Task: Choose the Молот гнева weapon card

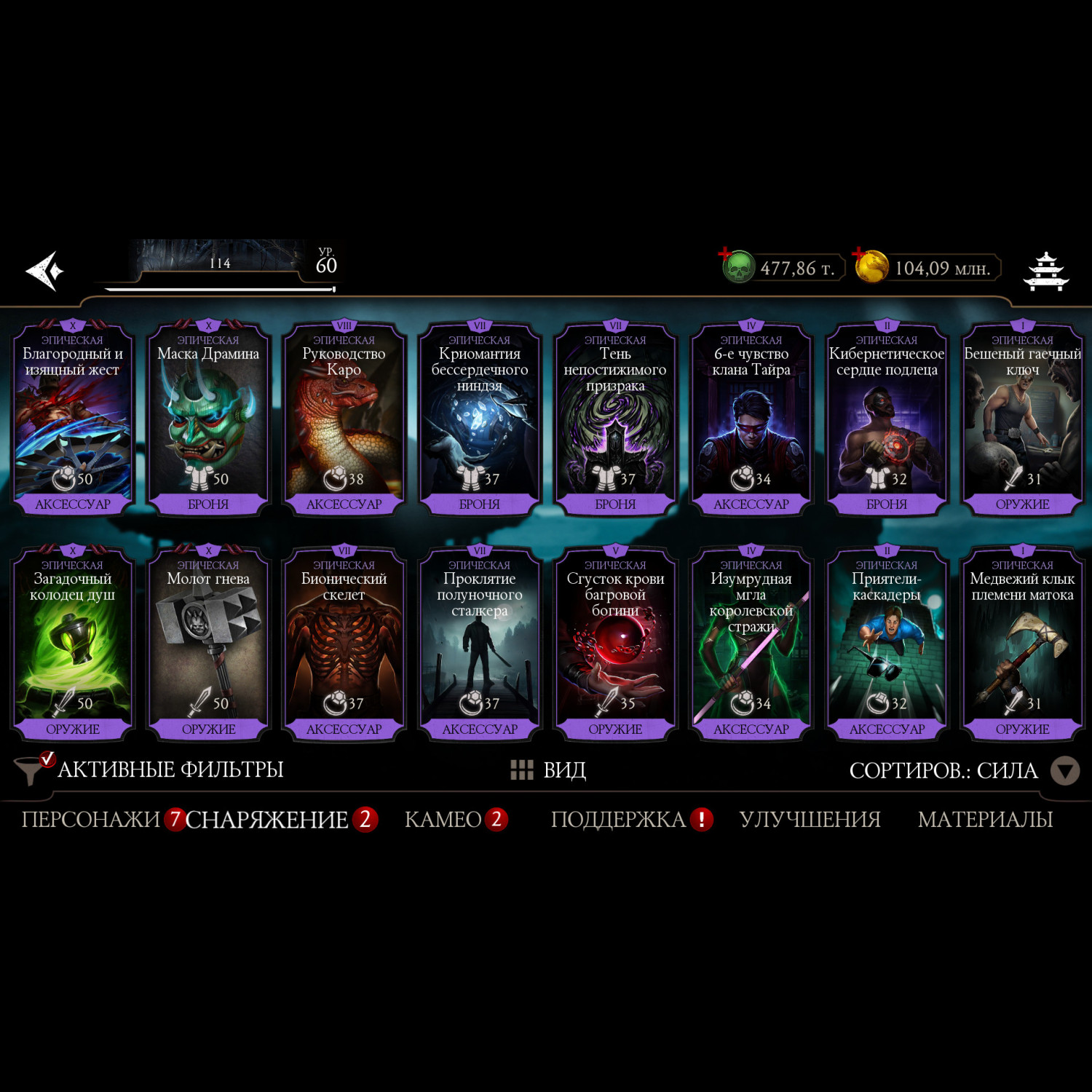Action: 208,644
